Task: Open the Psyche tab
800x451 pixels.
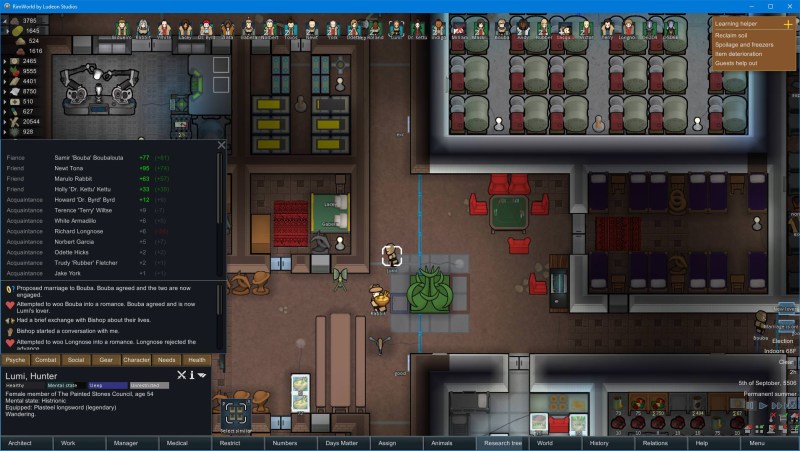Action: pos(15,359)
